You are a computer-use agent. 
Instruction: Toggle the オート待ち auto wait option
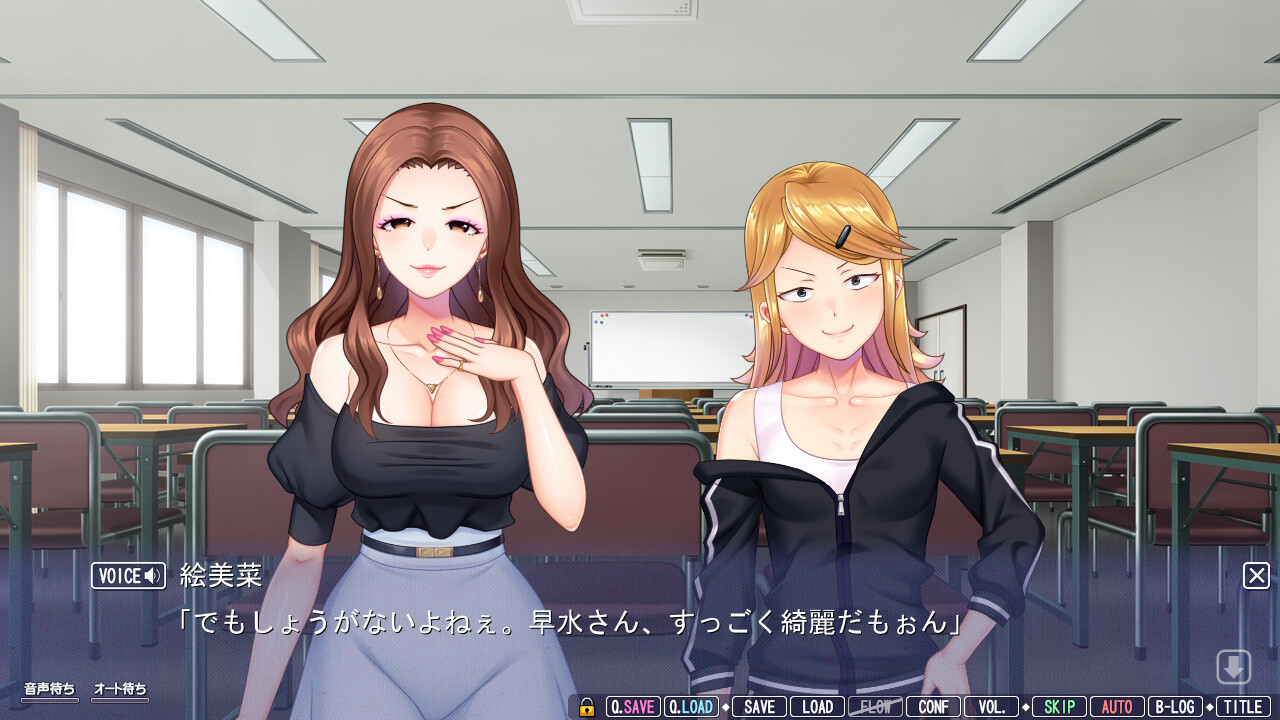point(120,690)
